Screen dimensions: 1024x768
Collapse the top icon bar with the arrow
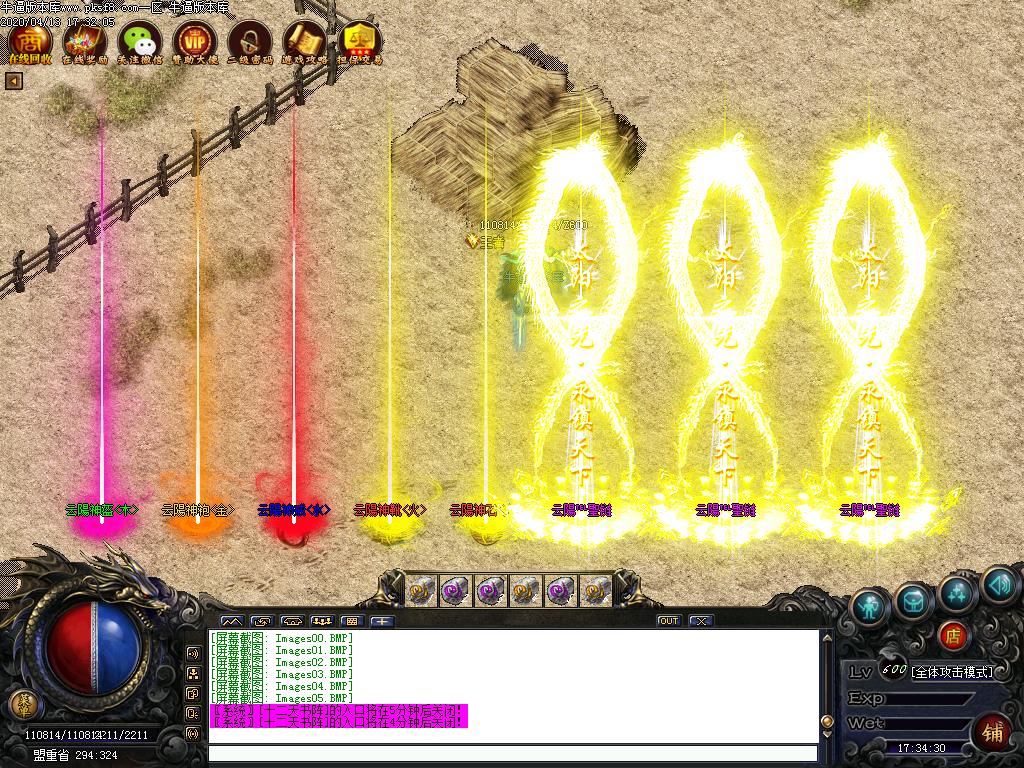(x=14, y=81)
